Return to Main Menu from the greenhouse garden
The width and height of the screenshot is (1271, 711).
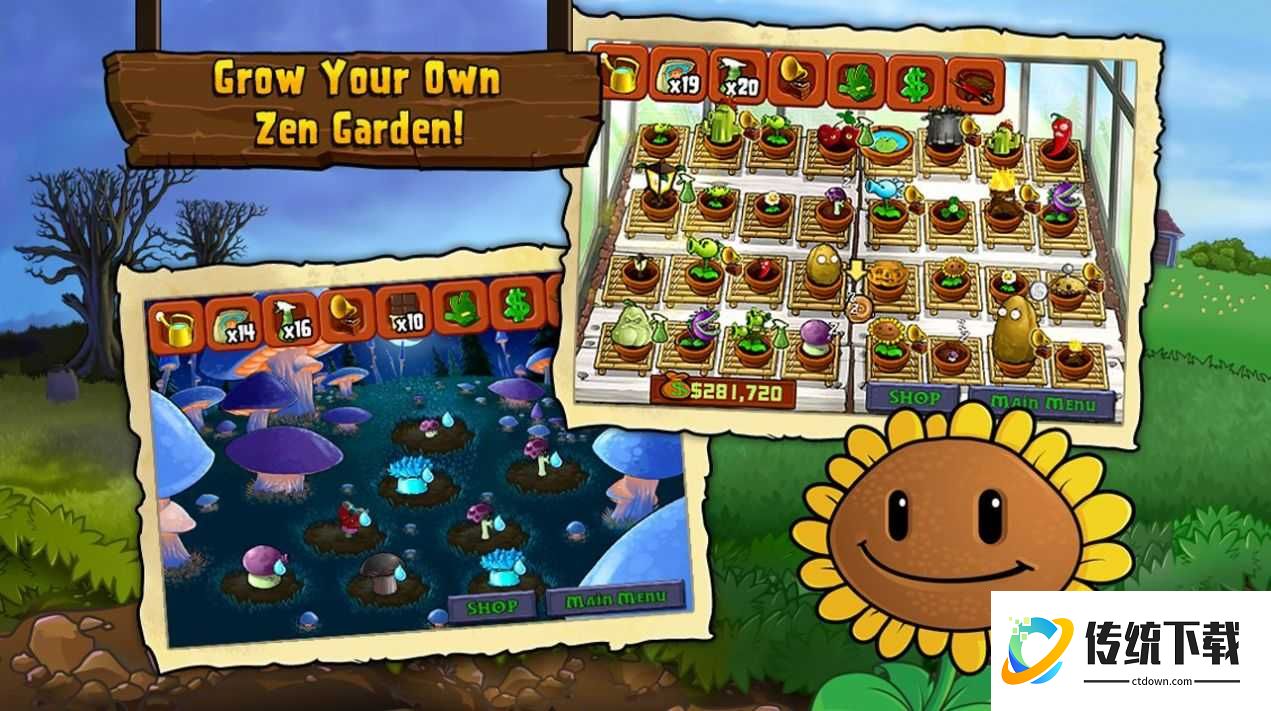point(1049,404)
